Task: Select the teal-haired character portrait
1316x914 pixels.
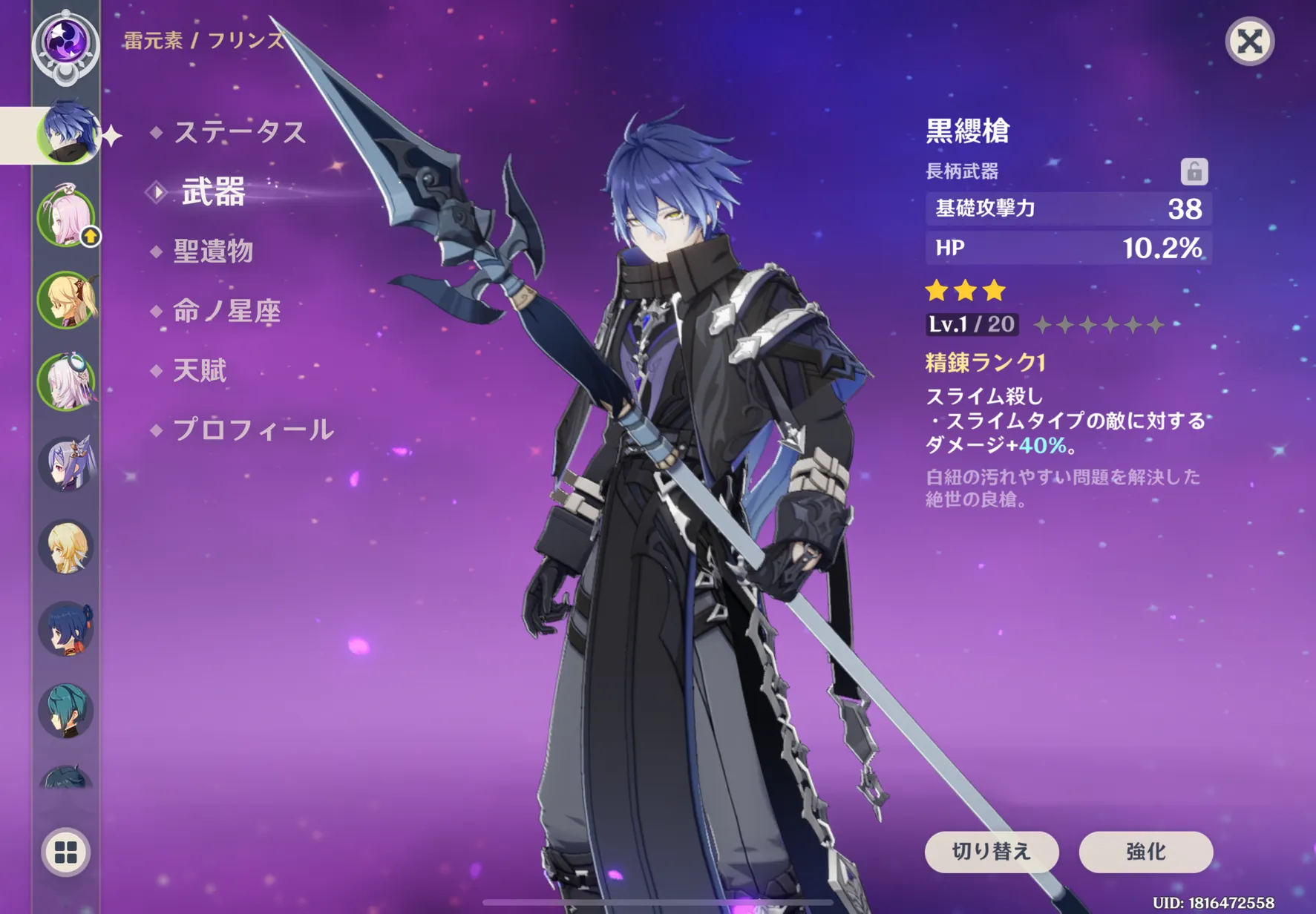Action: pyautogui.click(x=66, y=711)
